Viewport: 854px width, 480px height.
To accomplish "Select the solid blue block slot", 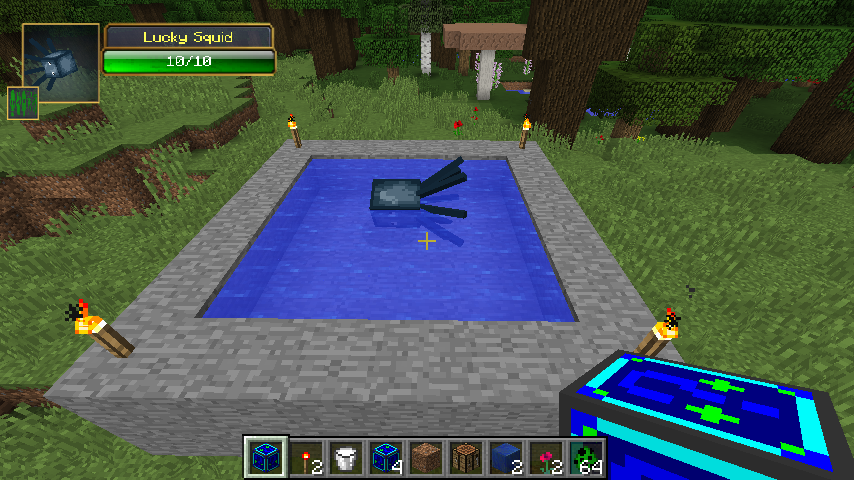I will [x=507, y=457].
